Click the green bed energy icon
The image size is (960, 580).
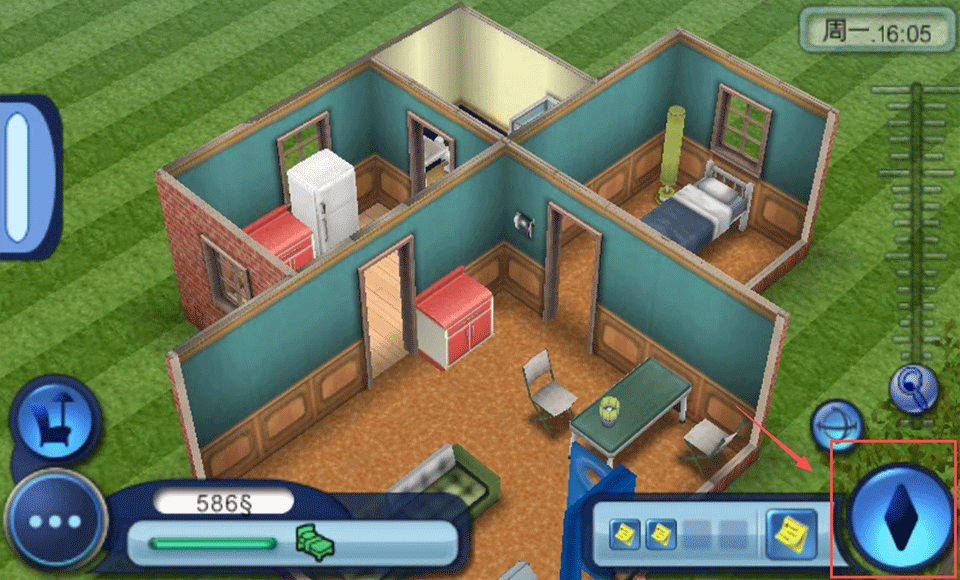pyautogui.click(x=315, y=543)
